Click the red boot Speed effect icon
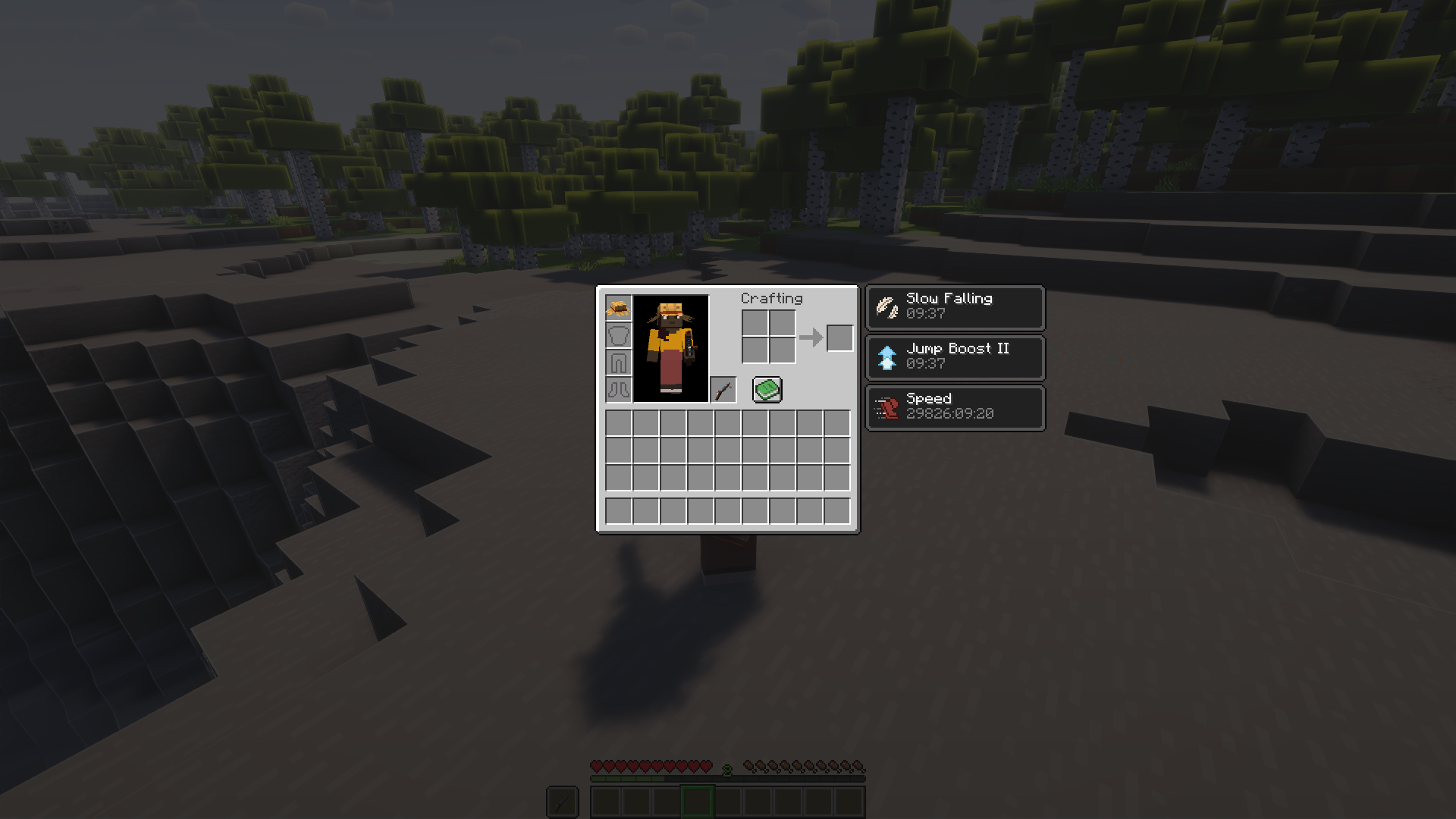1456x819 pixels. coord(886,407)
